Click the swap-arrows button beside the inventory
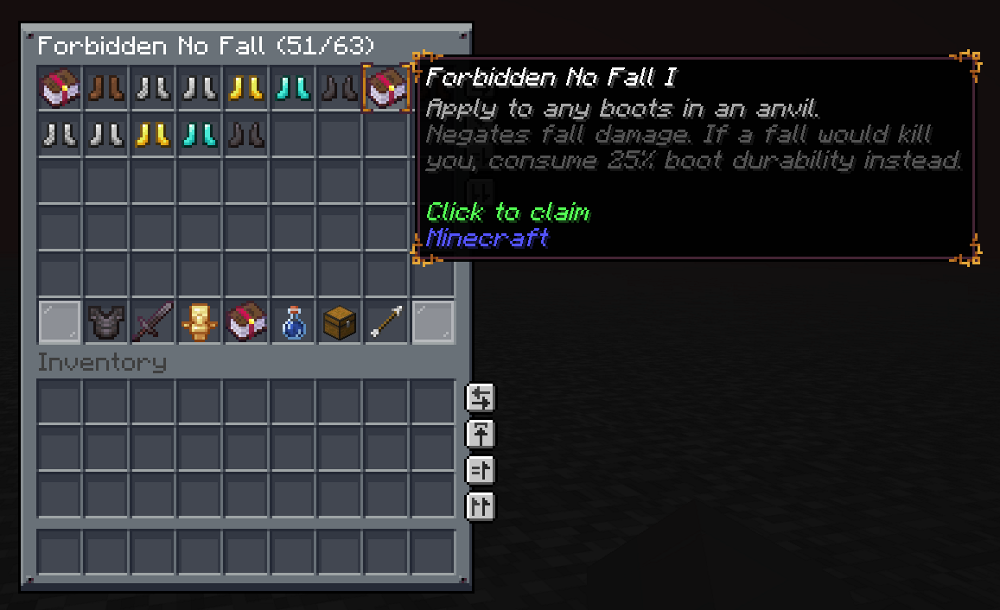Image resolution: width=1000 pixels, height=610 pixels. pos(480,398)
